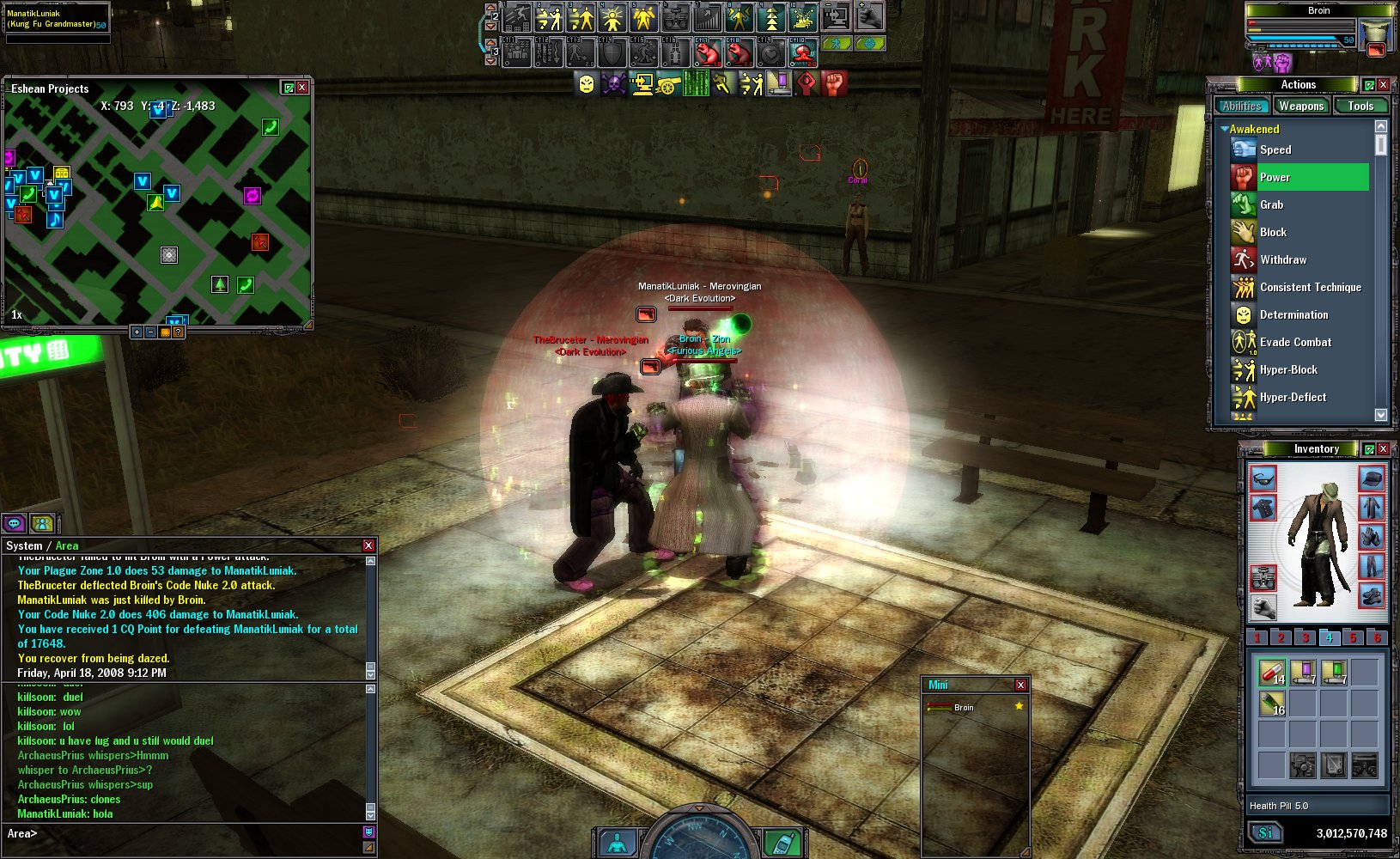Select Broin in the Mini list

tap(964, 708)
